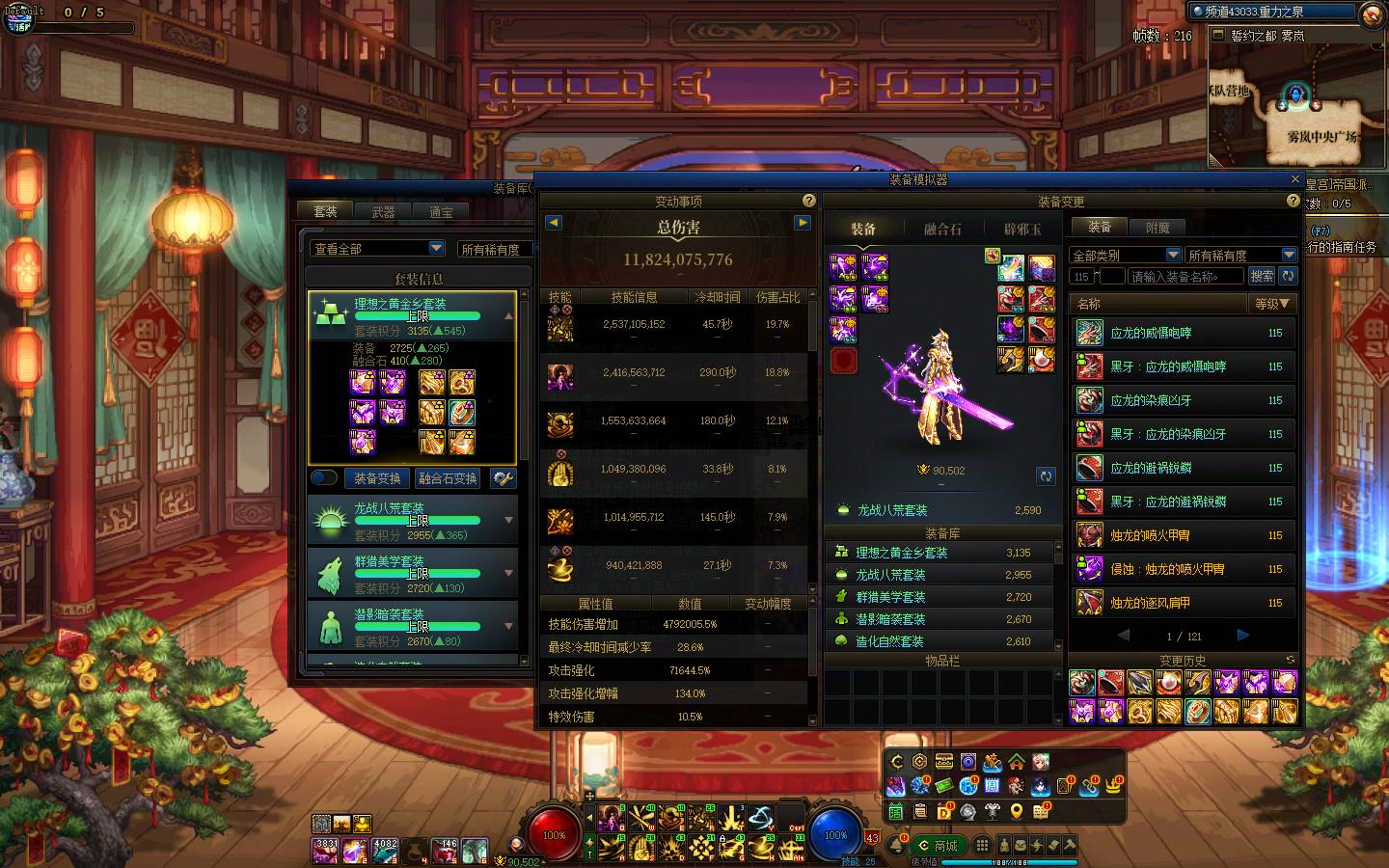Open the 商城 shop button
1389x868 pixels.
pyautogui.click(x=939, y=846)
